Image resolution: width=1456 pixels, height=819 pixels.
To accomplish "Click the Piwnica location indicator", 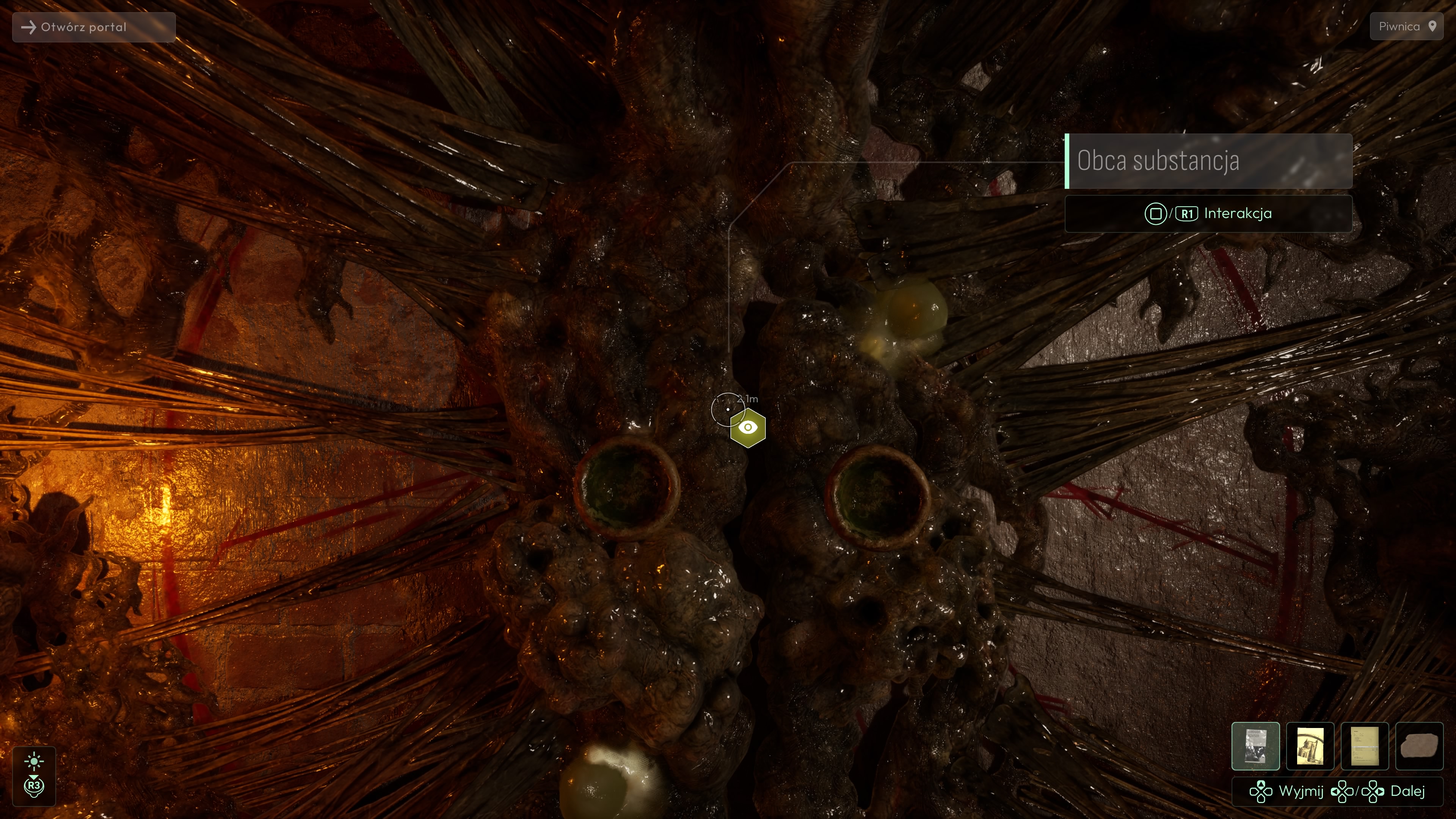I will [x=1406, y=27].
